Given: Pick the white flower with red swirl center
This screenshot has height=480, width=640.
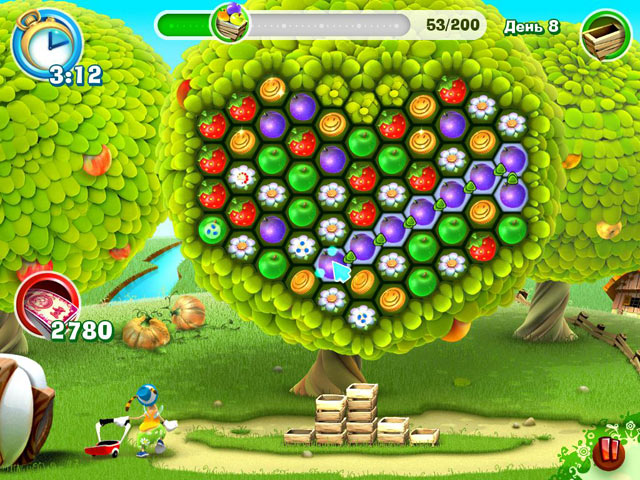Looking at the screenshot, I should coord(241,178).
